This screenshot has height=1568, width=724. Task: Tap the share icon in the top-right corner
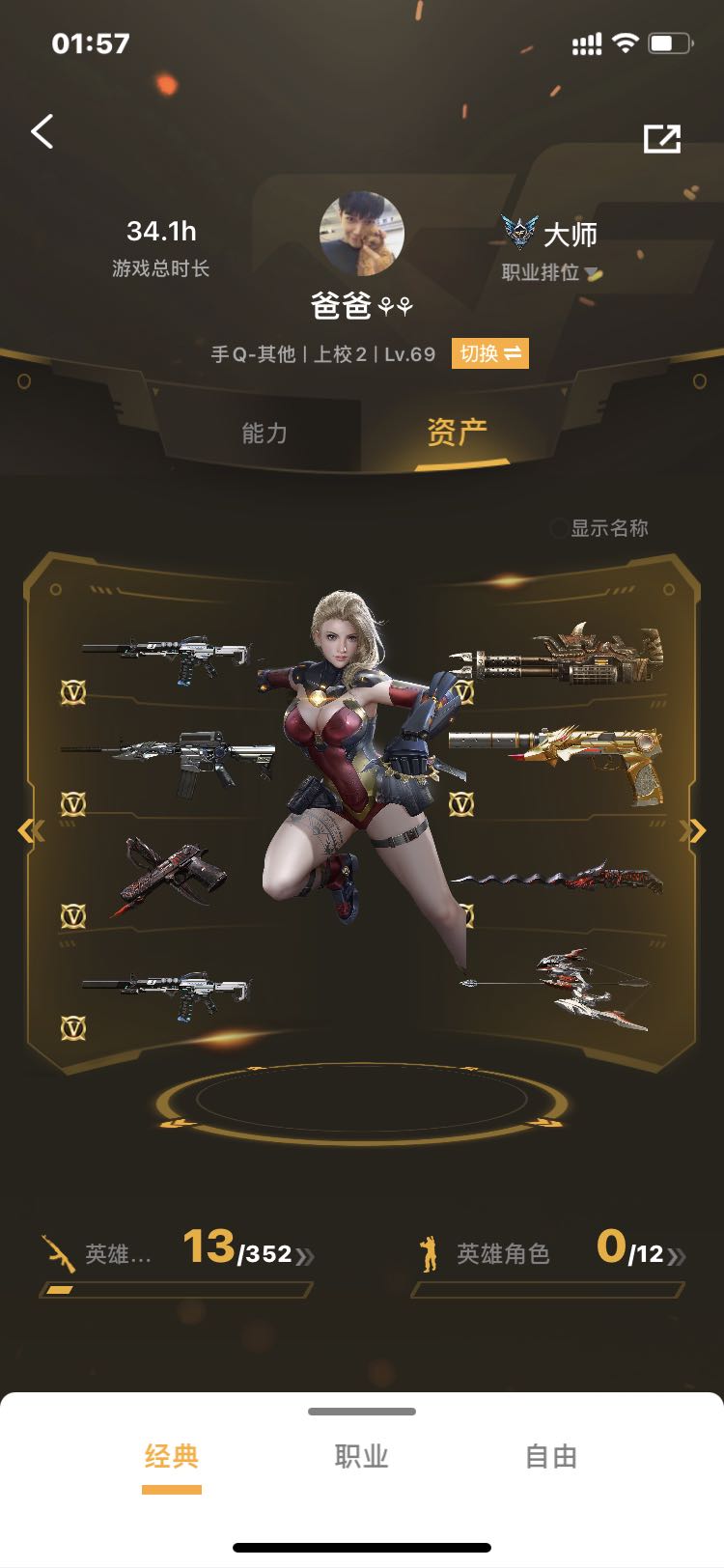(x=662, y=138)
